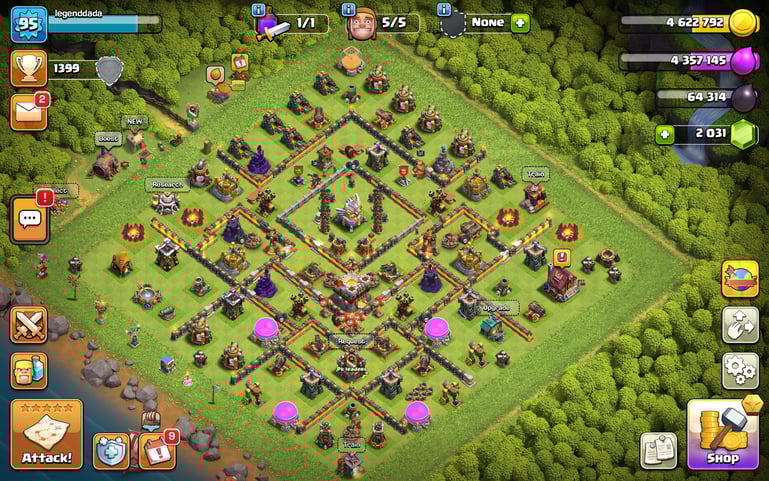Buy gems with the green plus button
The image size is (769, 481).
click(x=665, y=134)
